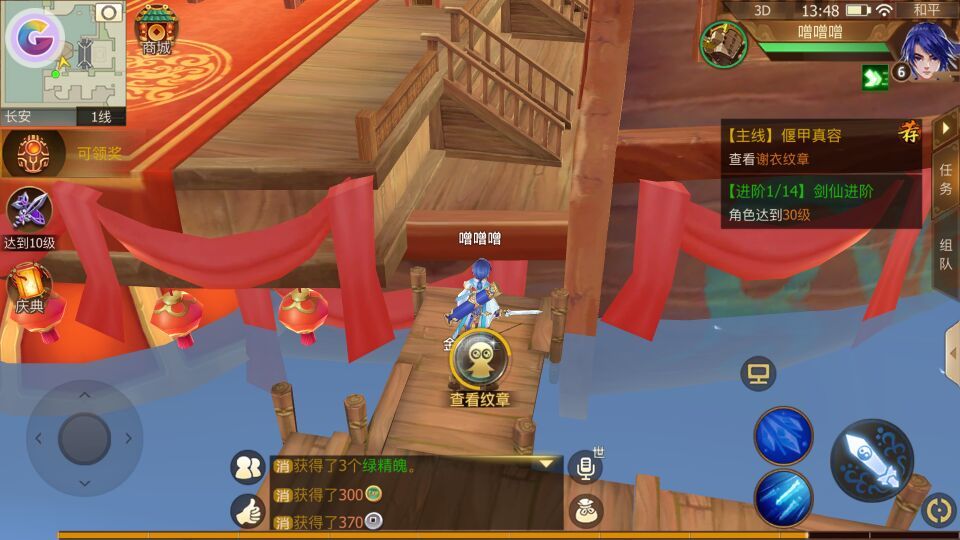This screenshot has width=960, height=540.
Task: Open the 庆典 festival event
Action: pos(29,287)
